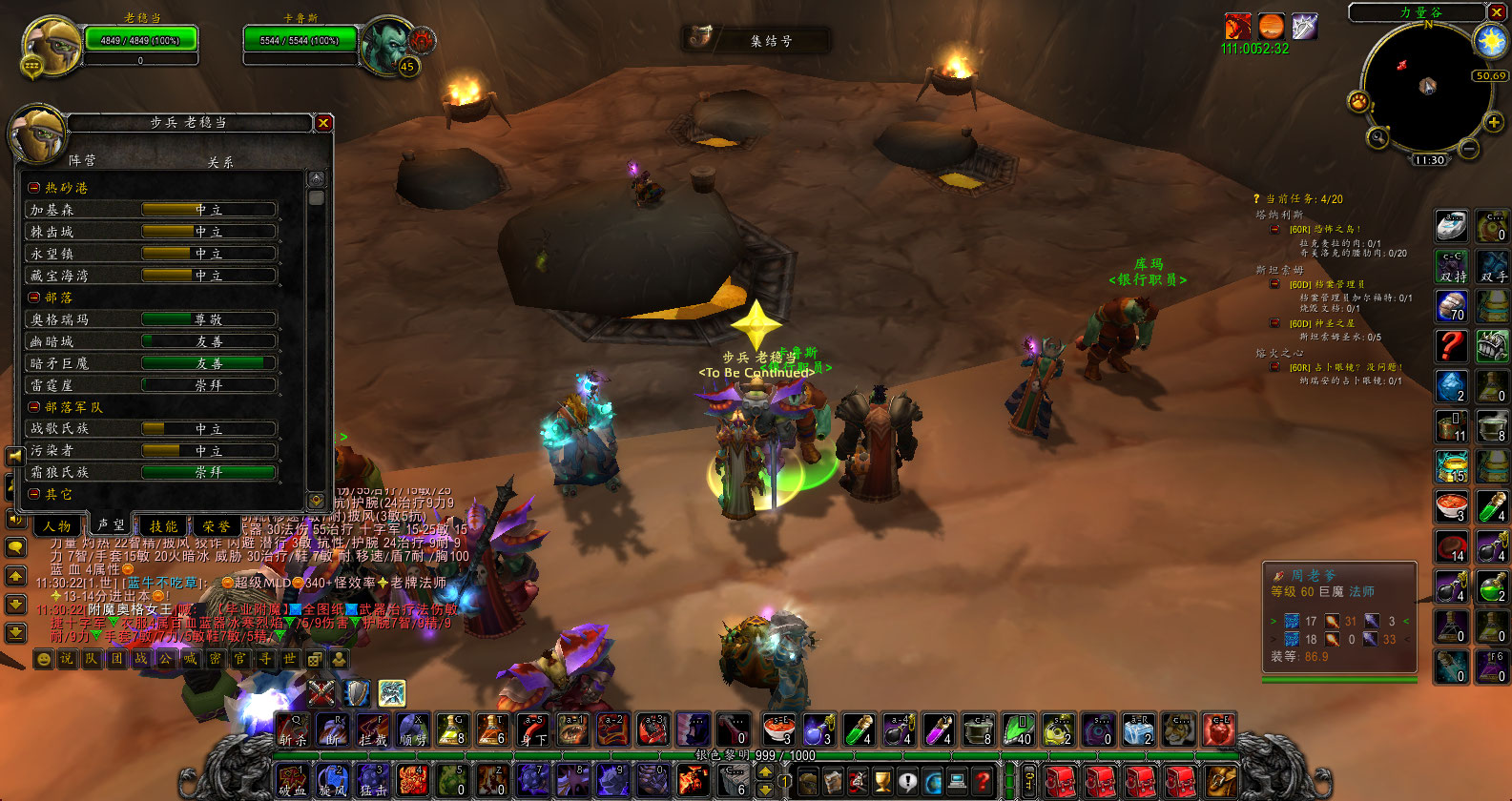1512x801 pixels.
Task: Collapse the 热砂港 faction group
Action: [34, 188]
